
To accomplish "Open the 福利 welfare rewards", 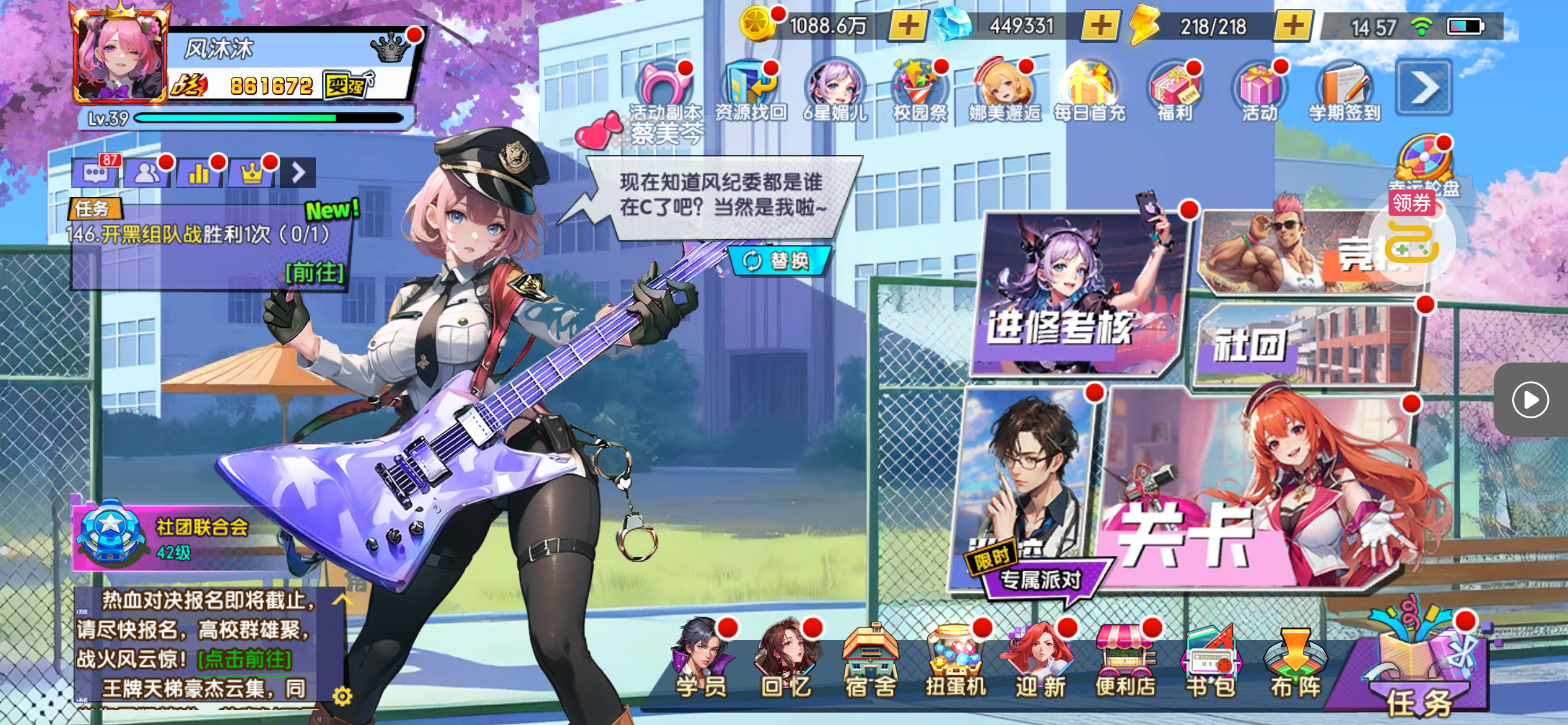I will coord(1175,91).
